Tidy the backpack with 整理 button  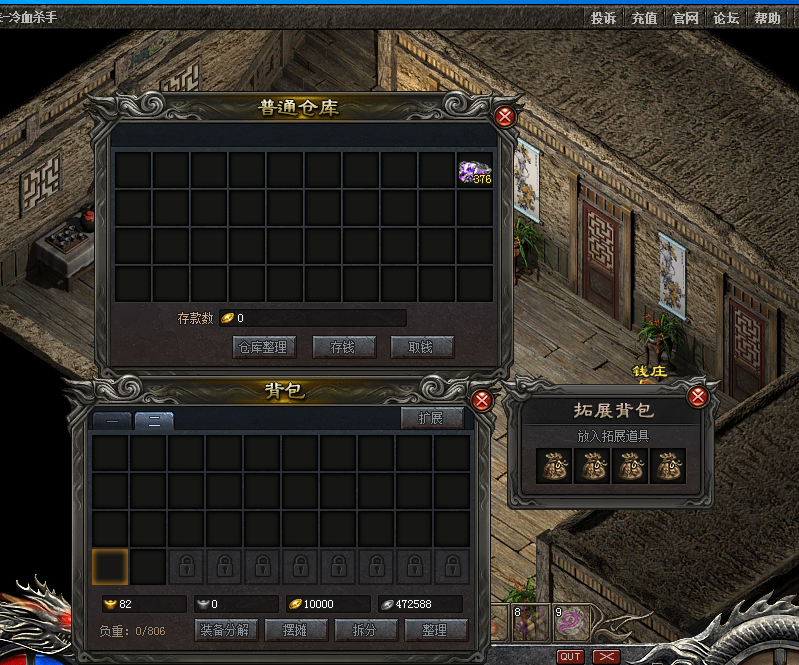tap(436, 630)
